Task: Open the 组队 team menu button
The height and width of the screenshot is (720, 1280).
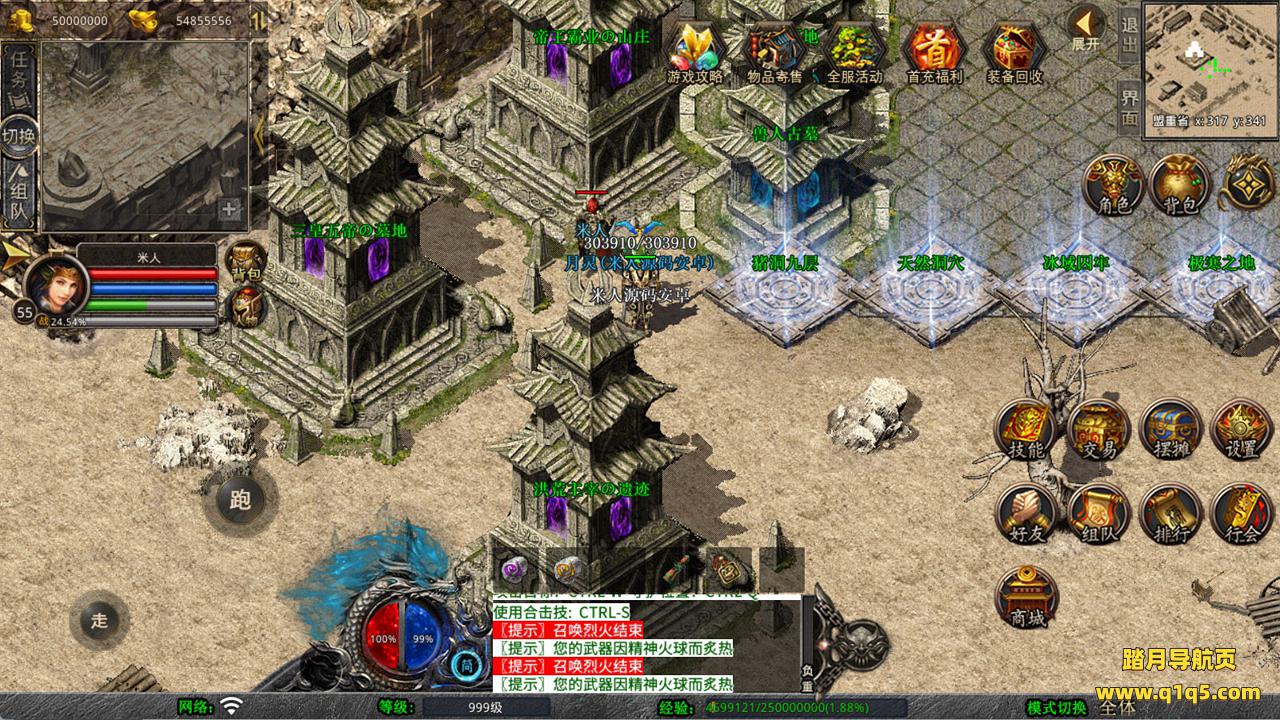Action: coord(1098,514)
